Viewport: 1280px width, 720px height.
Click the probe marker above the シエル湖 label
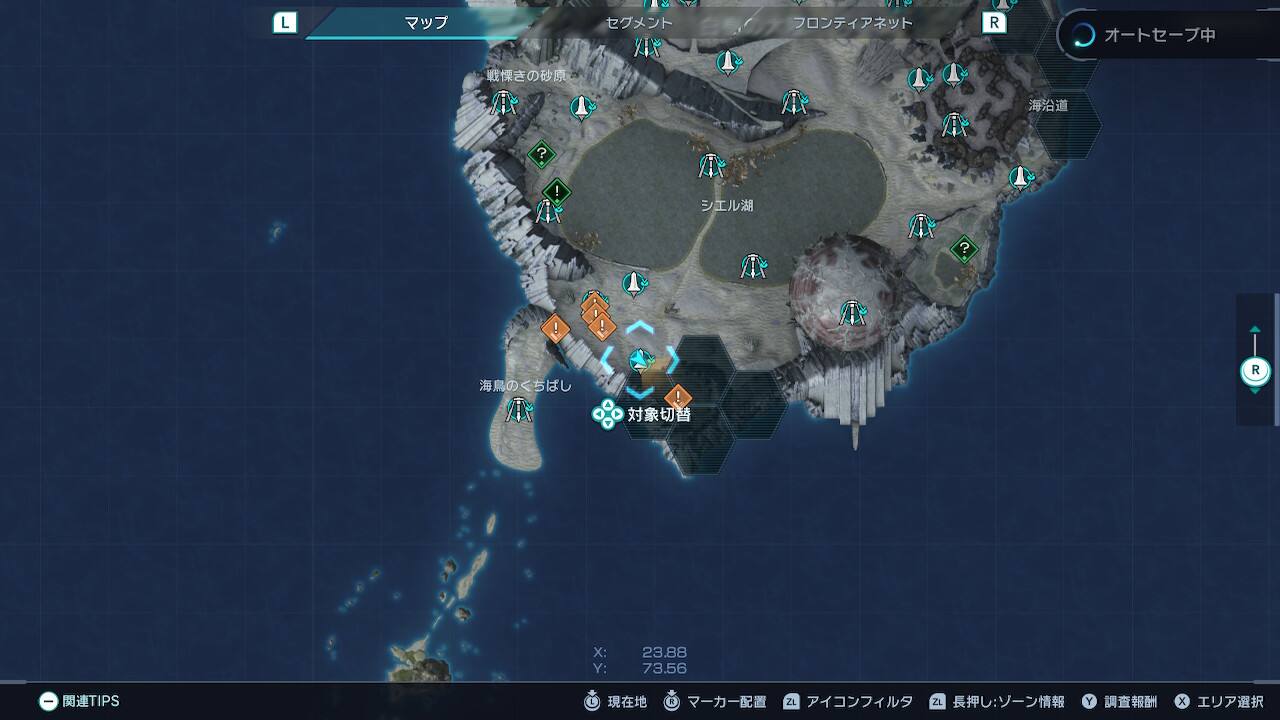click(x=711, y=165)
